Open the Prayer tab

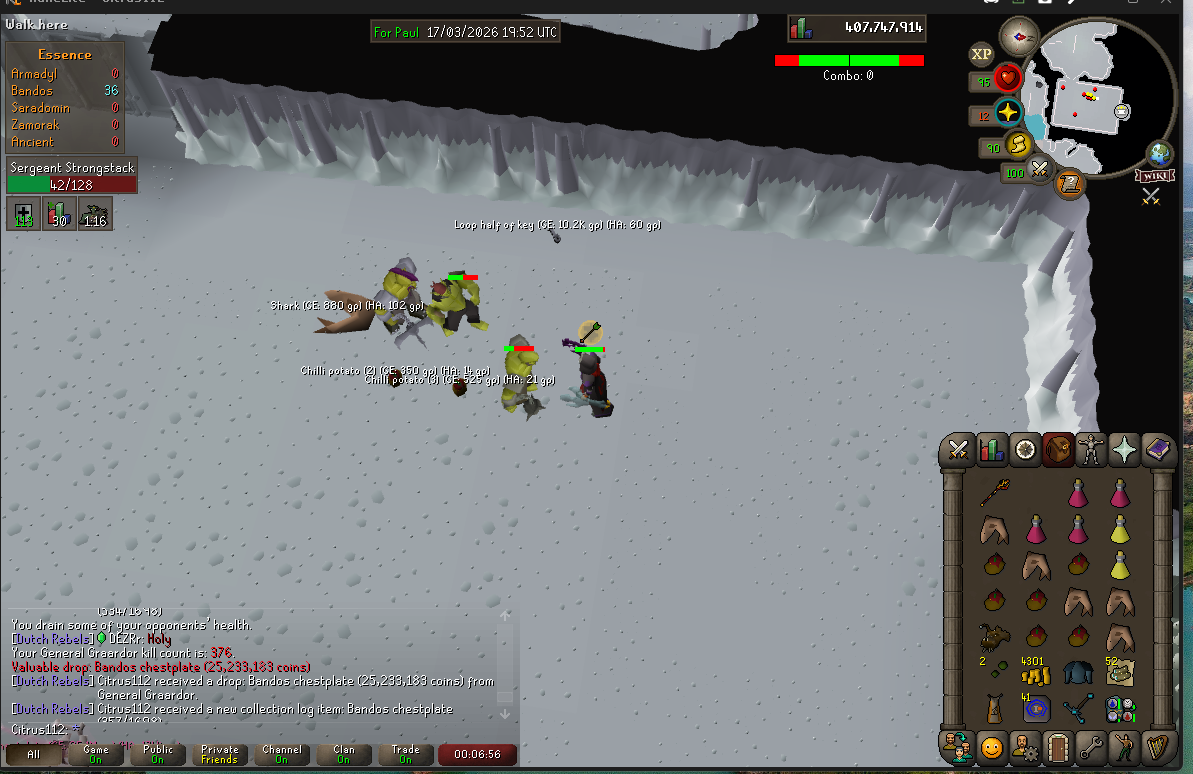pyautogui.click(x=1124, y=451)
